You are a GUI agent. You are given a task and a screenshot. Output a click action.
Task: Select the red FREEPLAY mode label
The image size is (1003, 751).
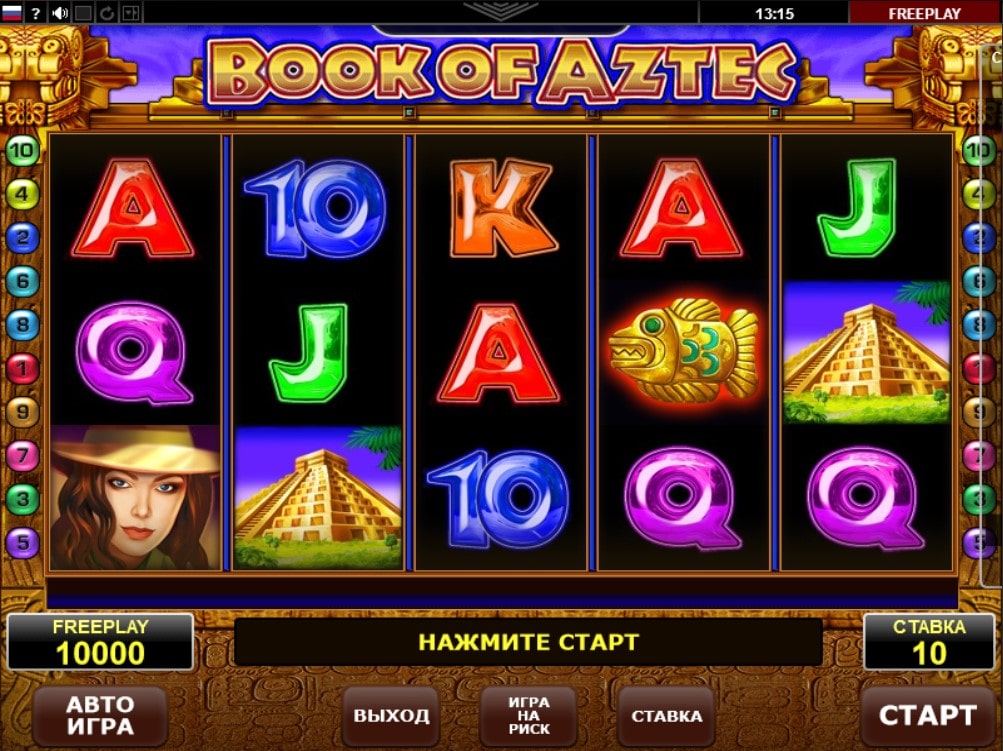[924, 13]
